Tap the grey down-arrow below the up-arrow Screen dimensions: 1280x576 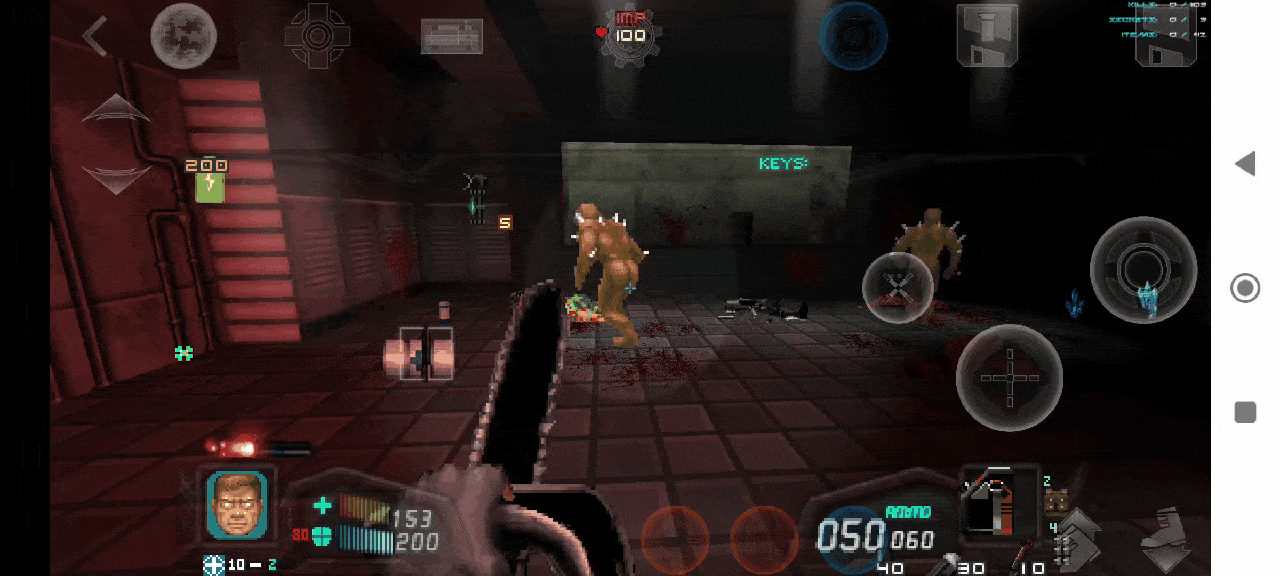[x=116, y=178]
